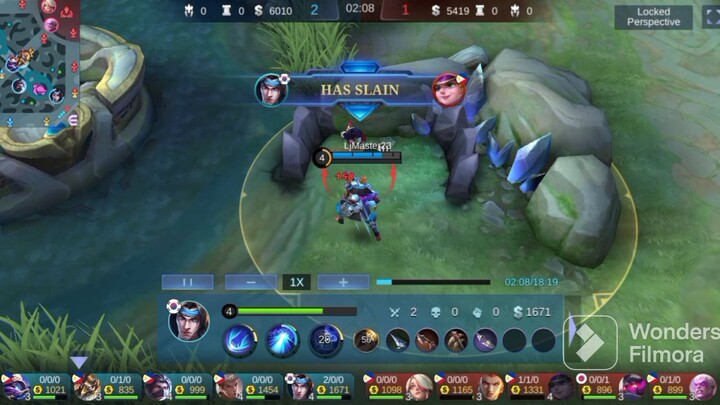The height and width of the screenshot is (405, 720).
Task: Inspect the battle spell showing 50 cooldown
Action: pos(366,340)
